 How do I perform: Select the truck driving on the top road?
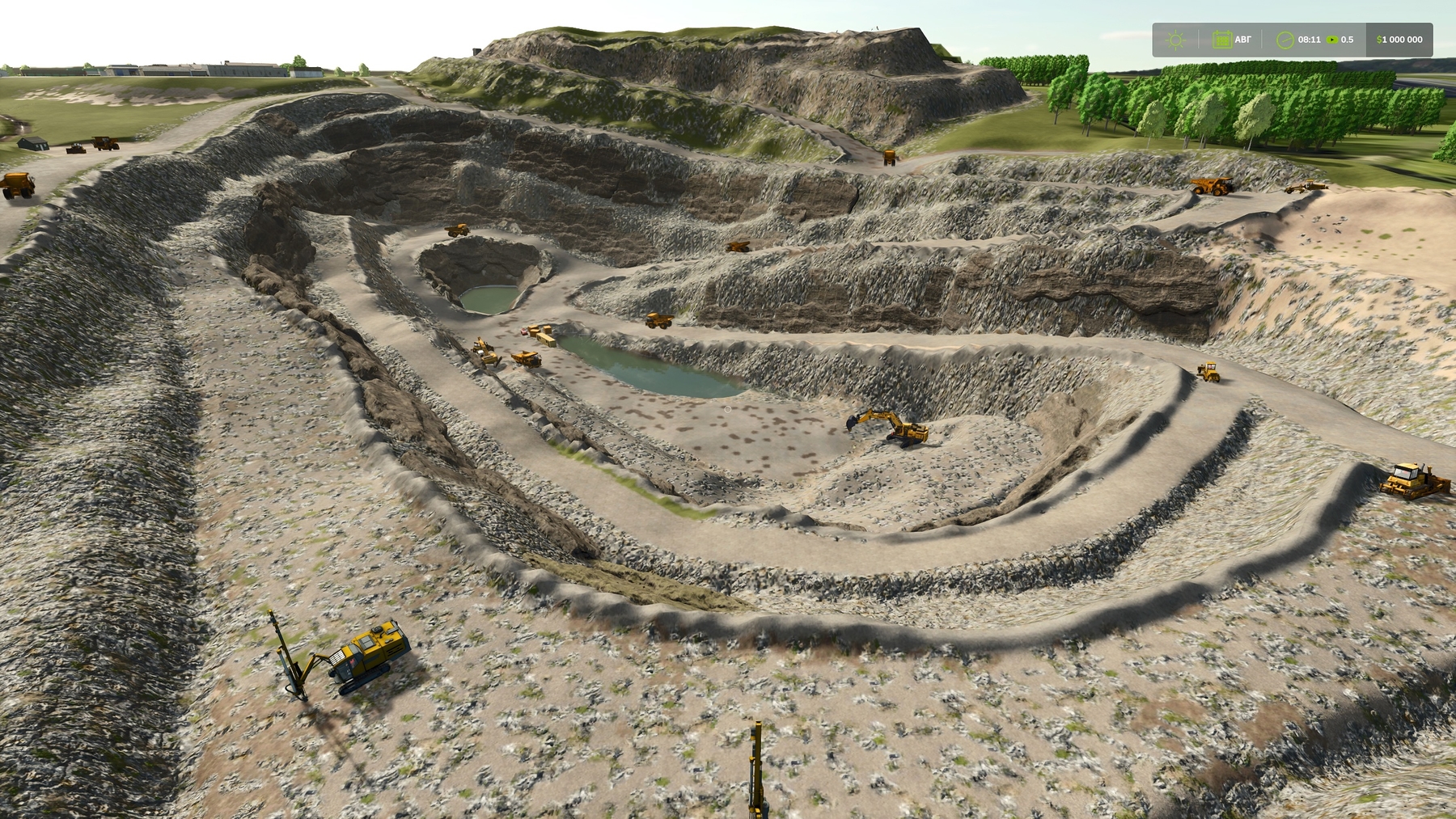[890, 158]
